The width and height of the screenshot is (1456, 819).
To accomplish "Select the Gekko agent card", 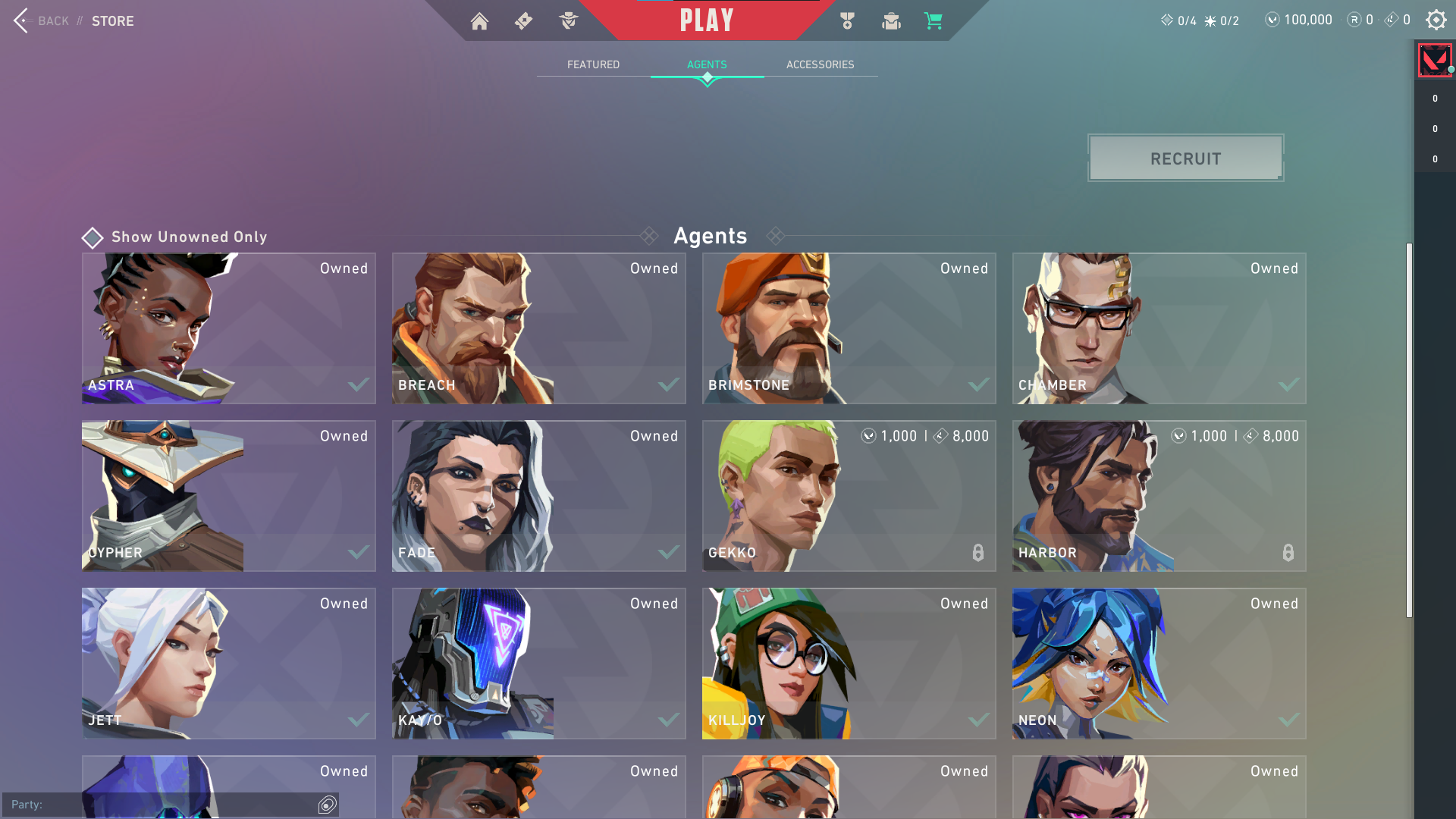I will point(849,496).
